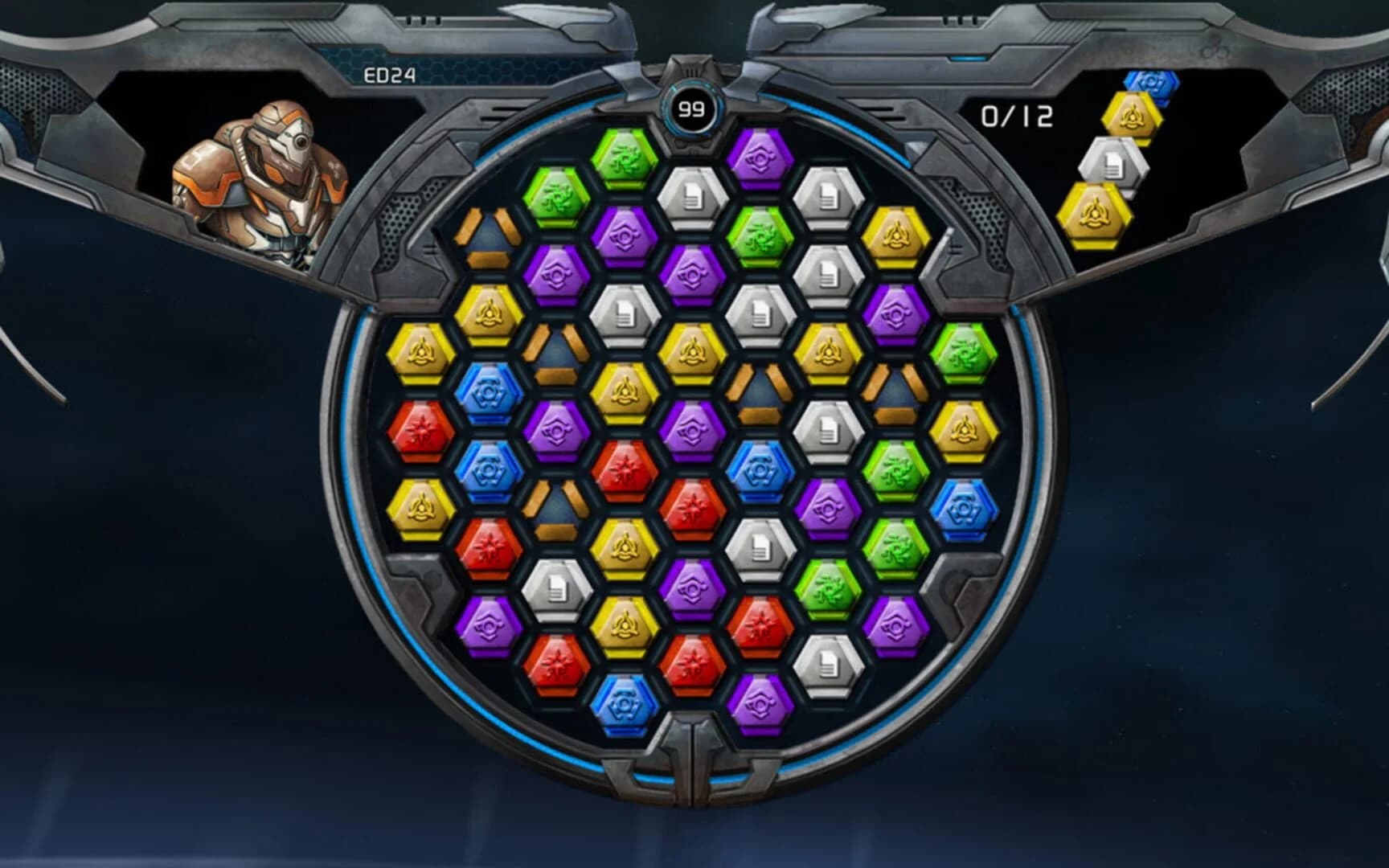1389x868 pixels.
Task: Select the yellow gem on the far left edge
Action: pos(420,351)
